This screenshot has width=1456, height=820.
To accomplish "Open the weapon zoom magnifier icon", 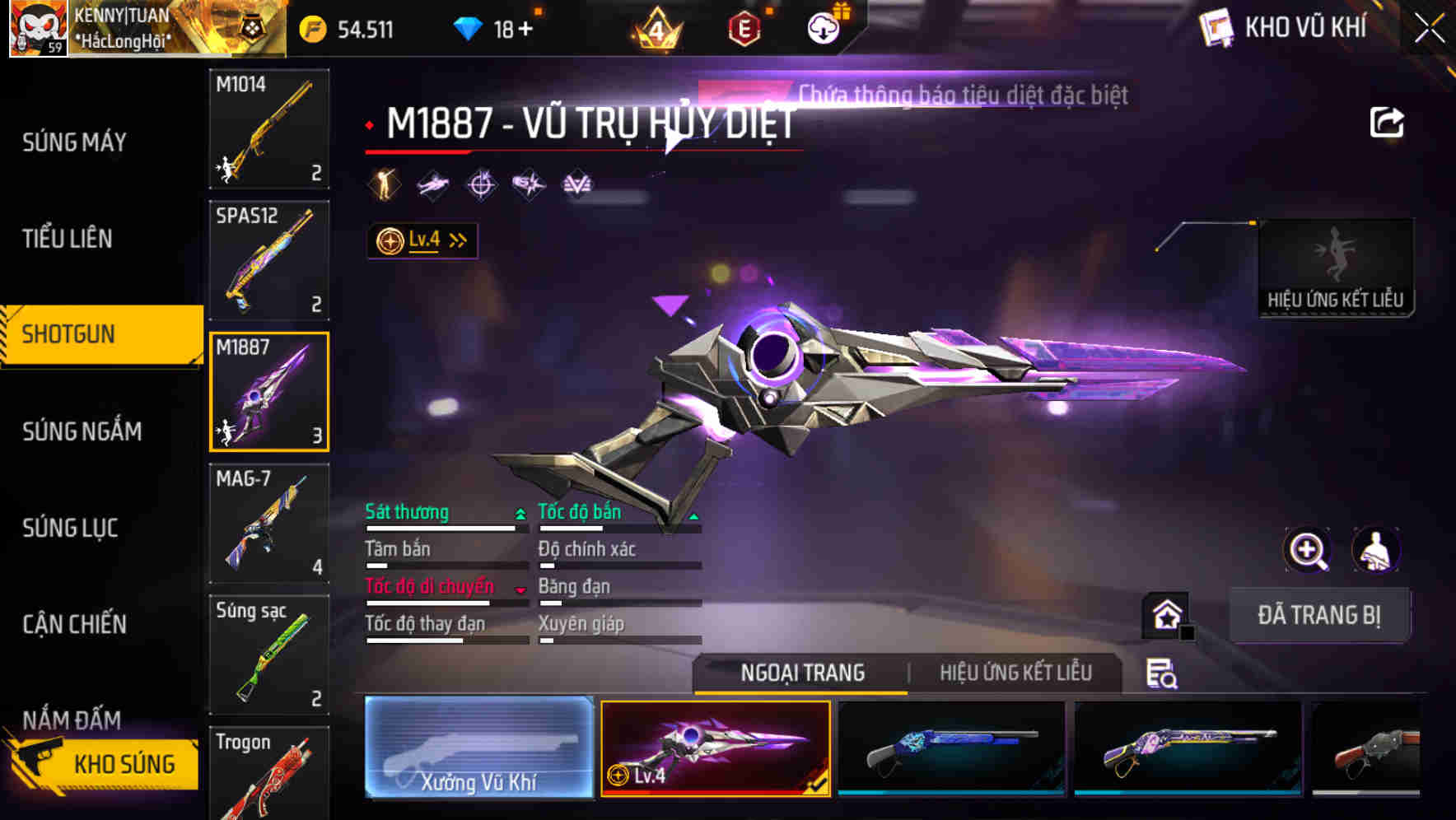I will click(x=1309, y=550).
